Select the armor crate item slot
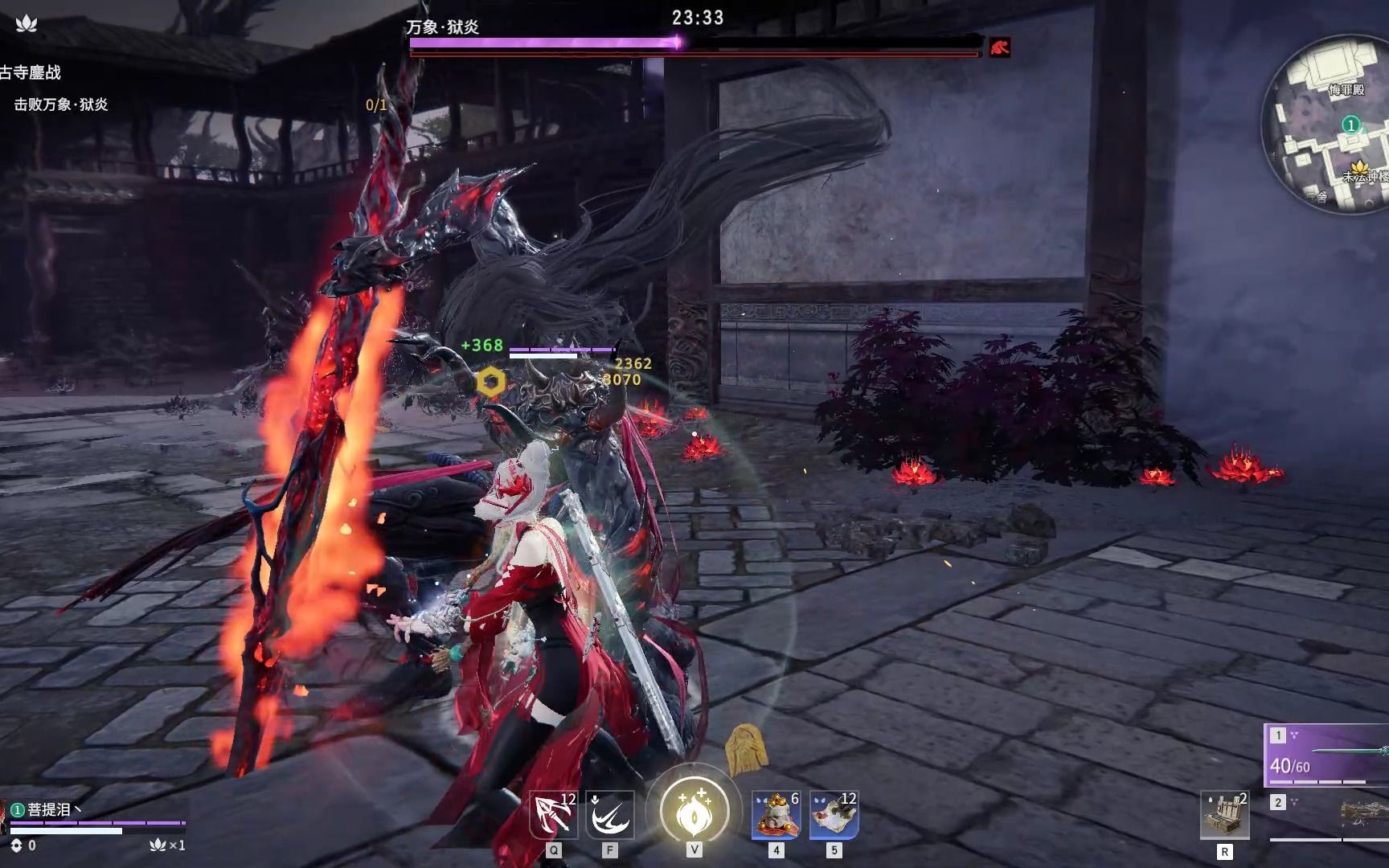The width and height of the screenshot is (1389, 868). [1224, 814]
